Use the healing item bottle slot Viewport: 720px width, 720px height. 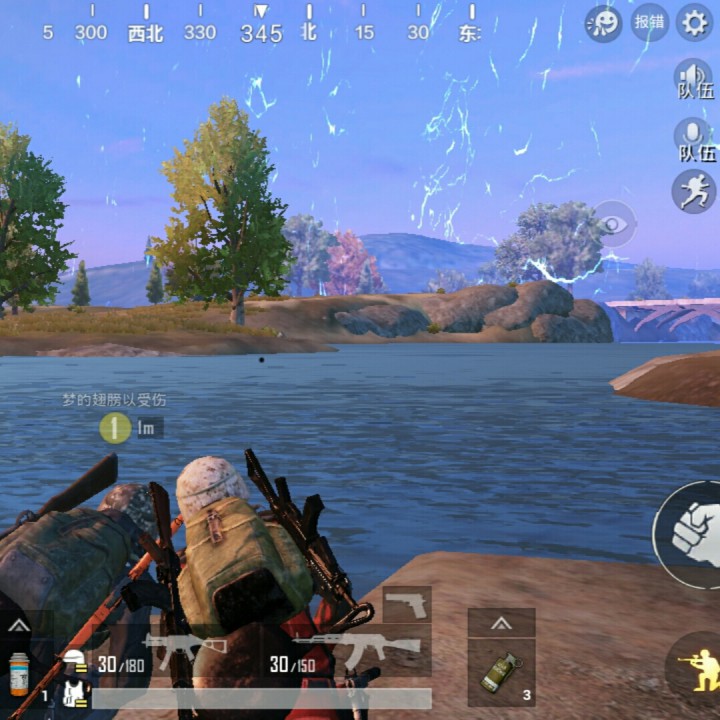pos(19,673)
